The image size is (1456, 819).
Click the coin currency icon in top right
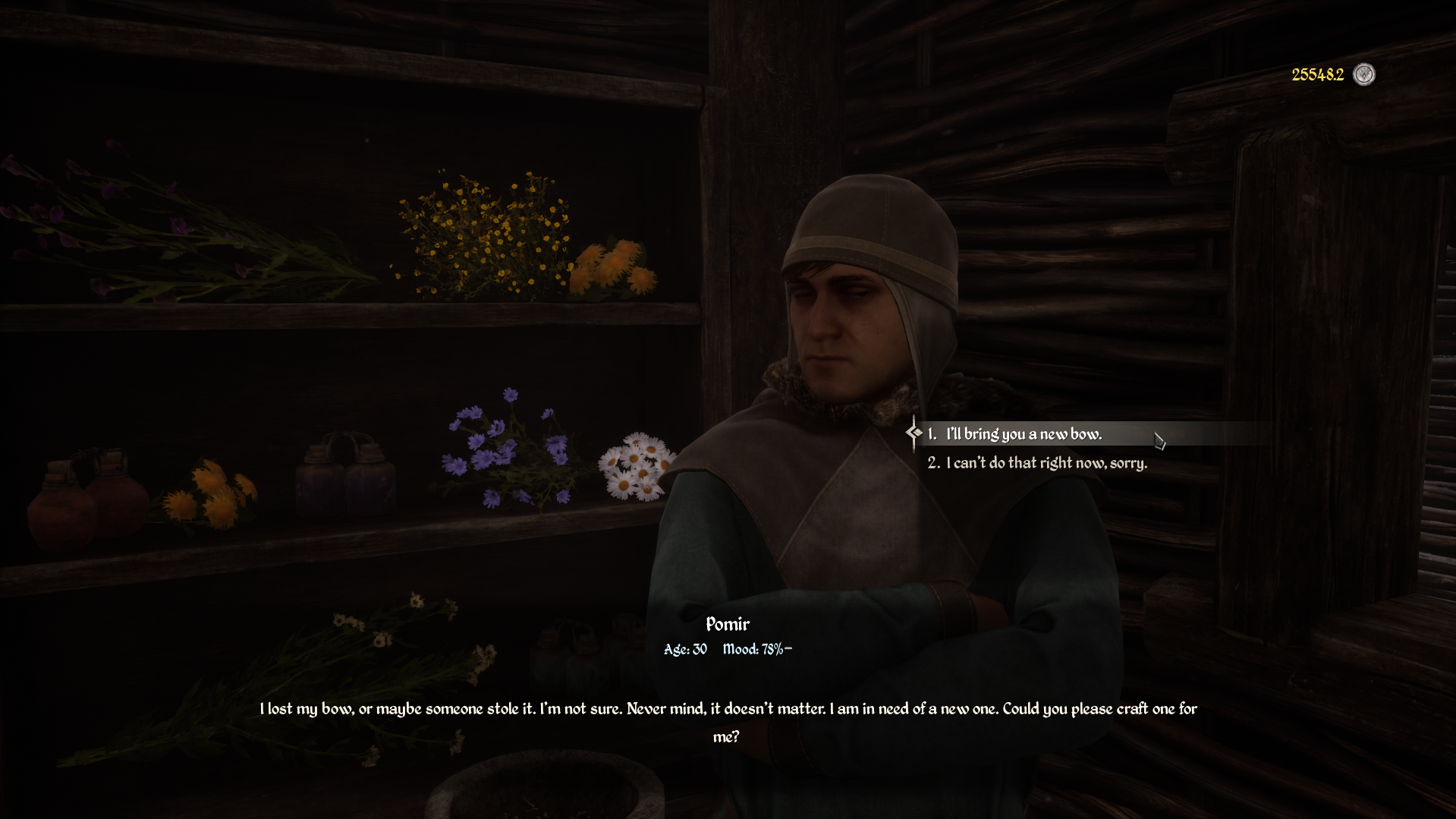click(x=1363, y=75)
